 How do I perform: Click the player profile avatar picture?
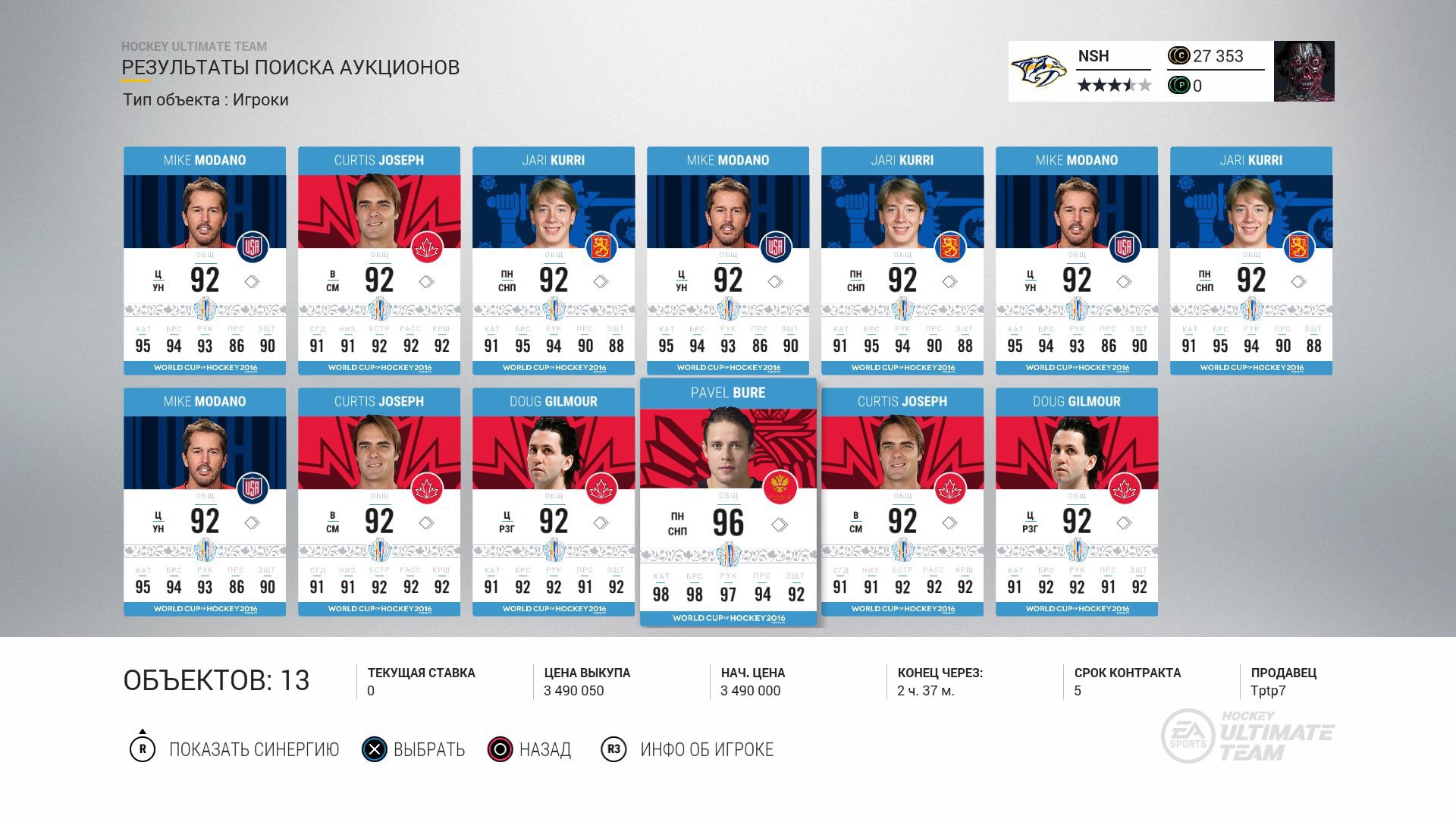1304,71
